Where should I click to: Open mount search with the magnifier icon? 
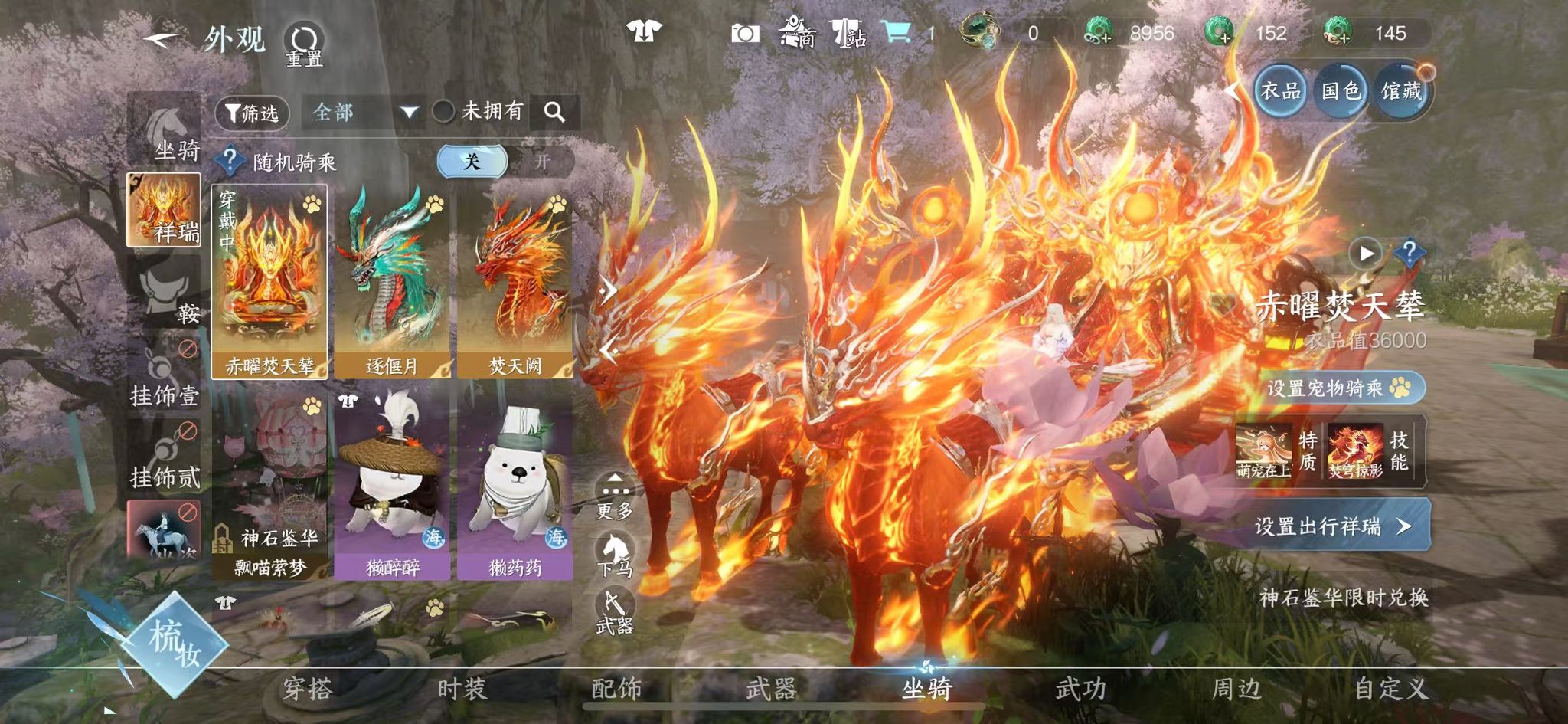tap(555, 113)
